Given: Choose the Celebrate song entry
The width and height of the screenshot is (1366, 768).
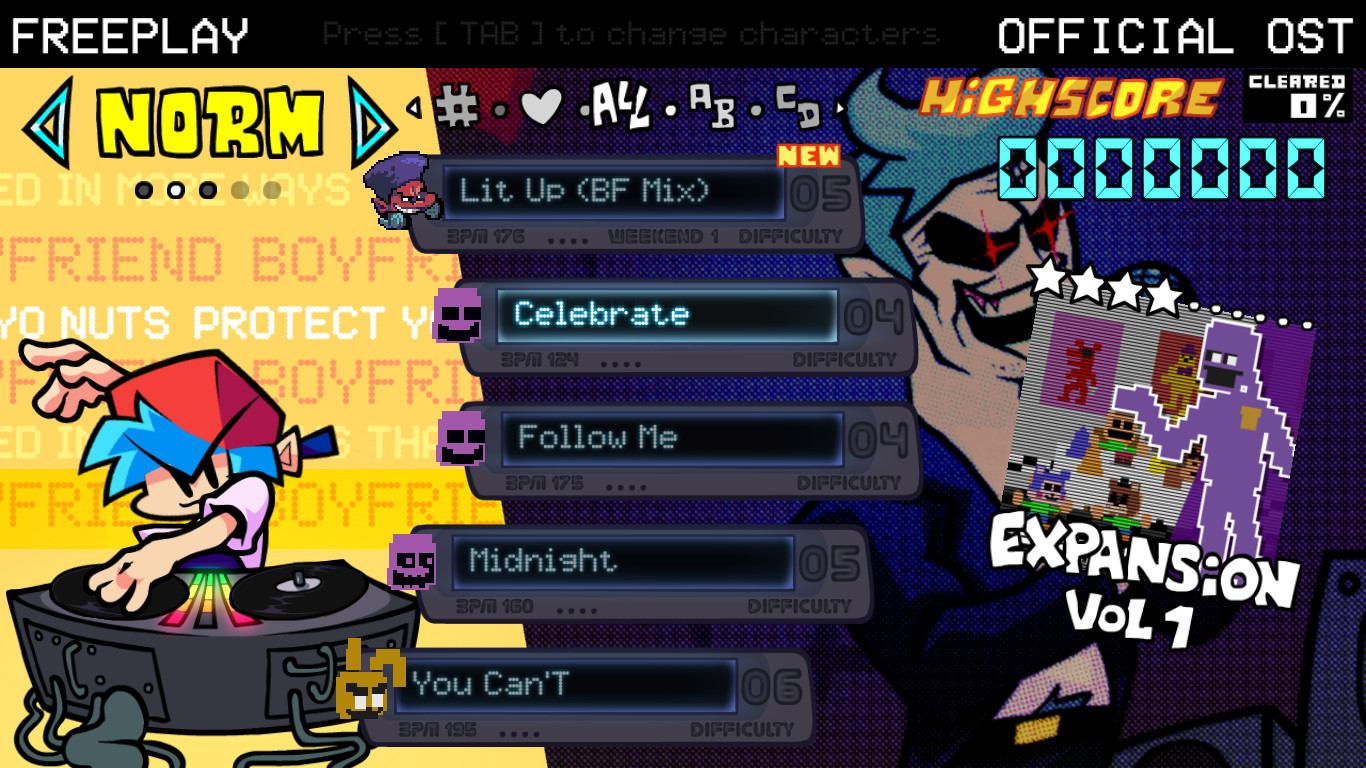Looking at the screenshot, I should (x=665, y=314).
